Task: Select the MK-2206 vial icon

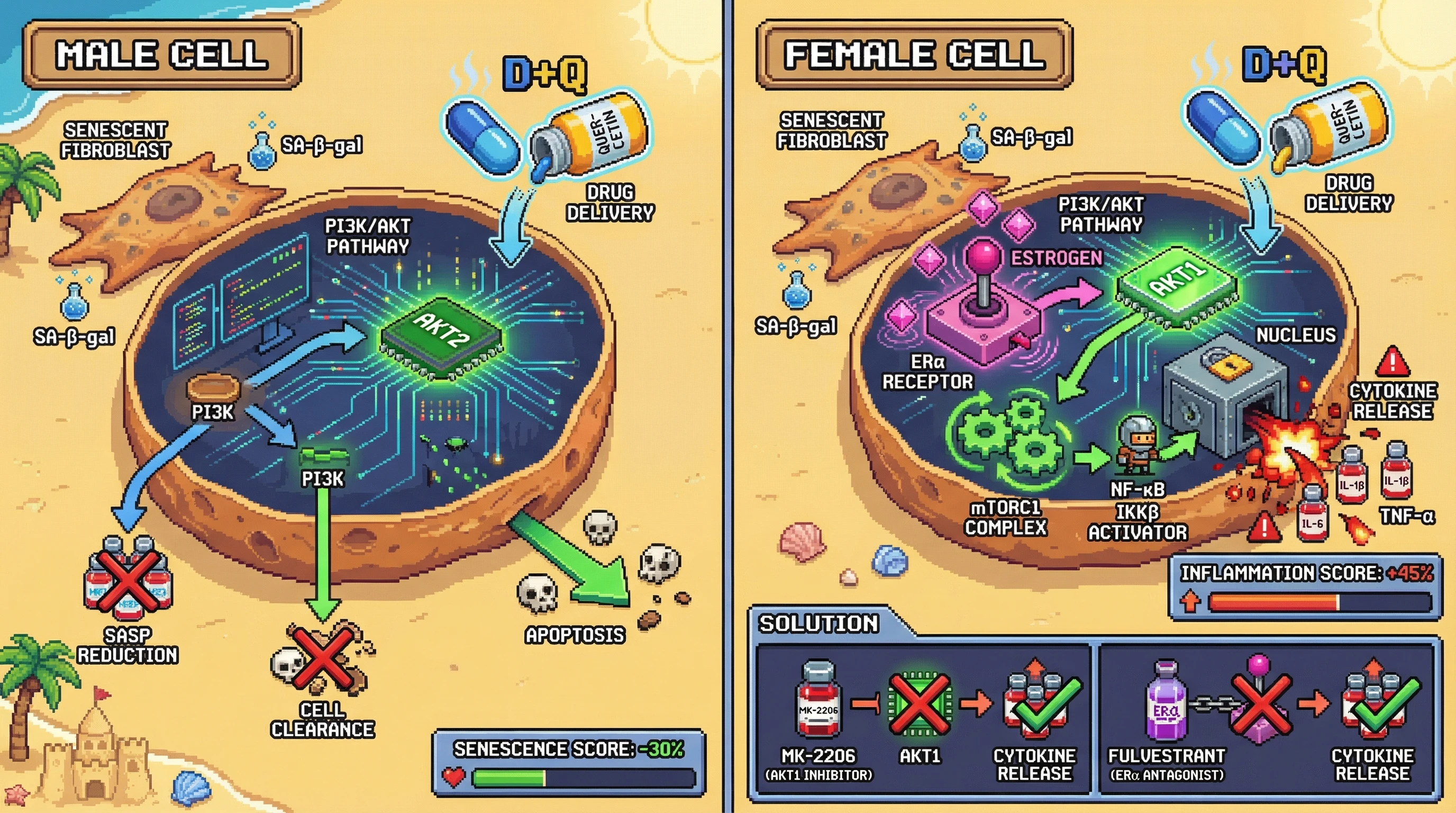Action: point(818,703)
